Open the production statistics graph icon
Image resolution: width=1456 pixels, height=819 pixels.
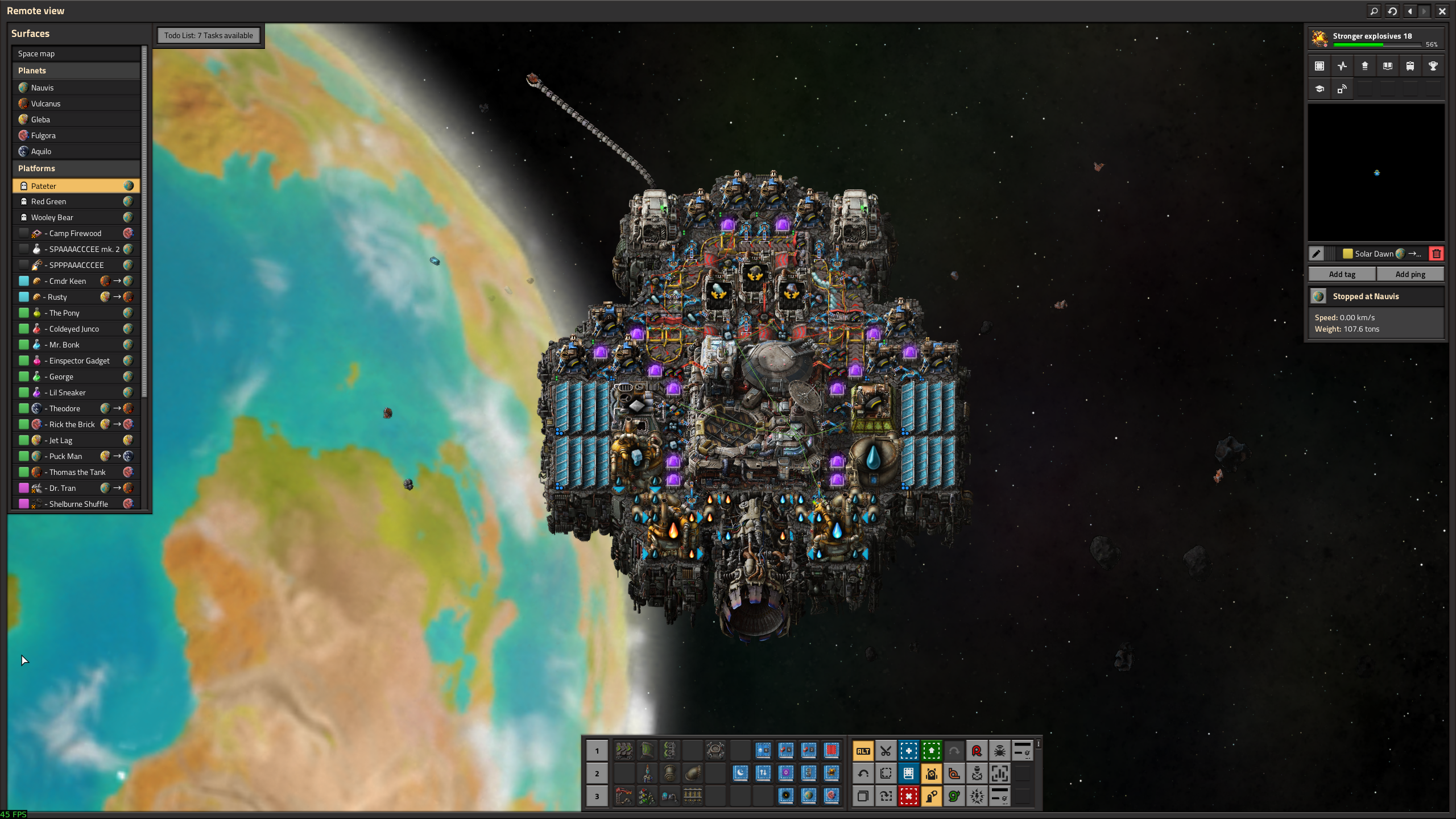click(1342, 66)
